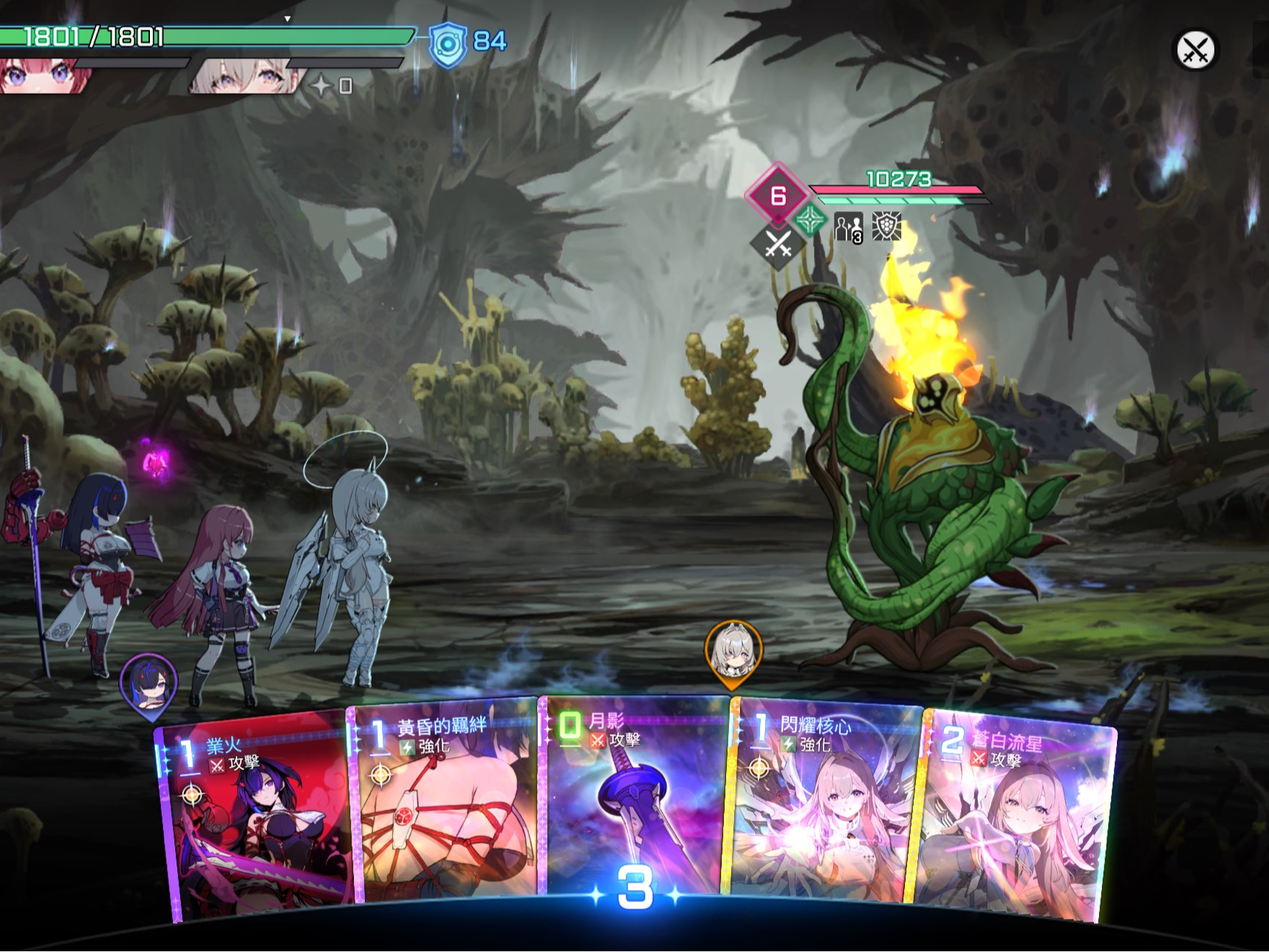This screenshot has height=952, width=1269.
Task: Check the enemy's green diamond status icon
Action: click(810, 220)
